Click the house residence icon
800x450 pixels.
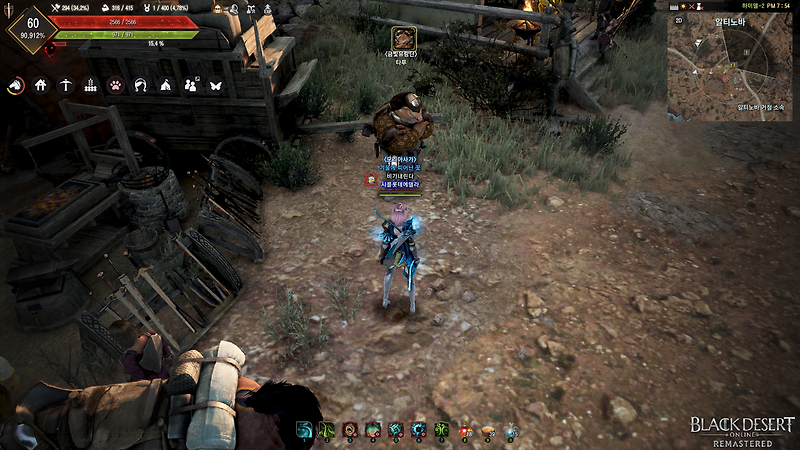pyautogui.click(x=41, y=86)
